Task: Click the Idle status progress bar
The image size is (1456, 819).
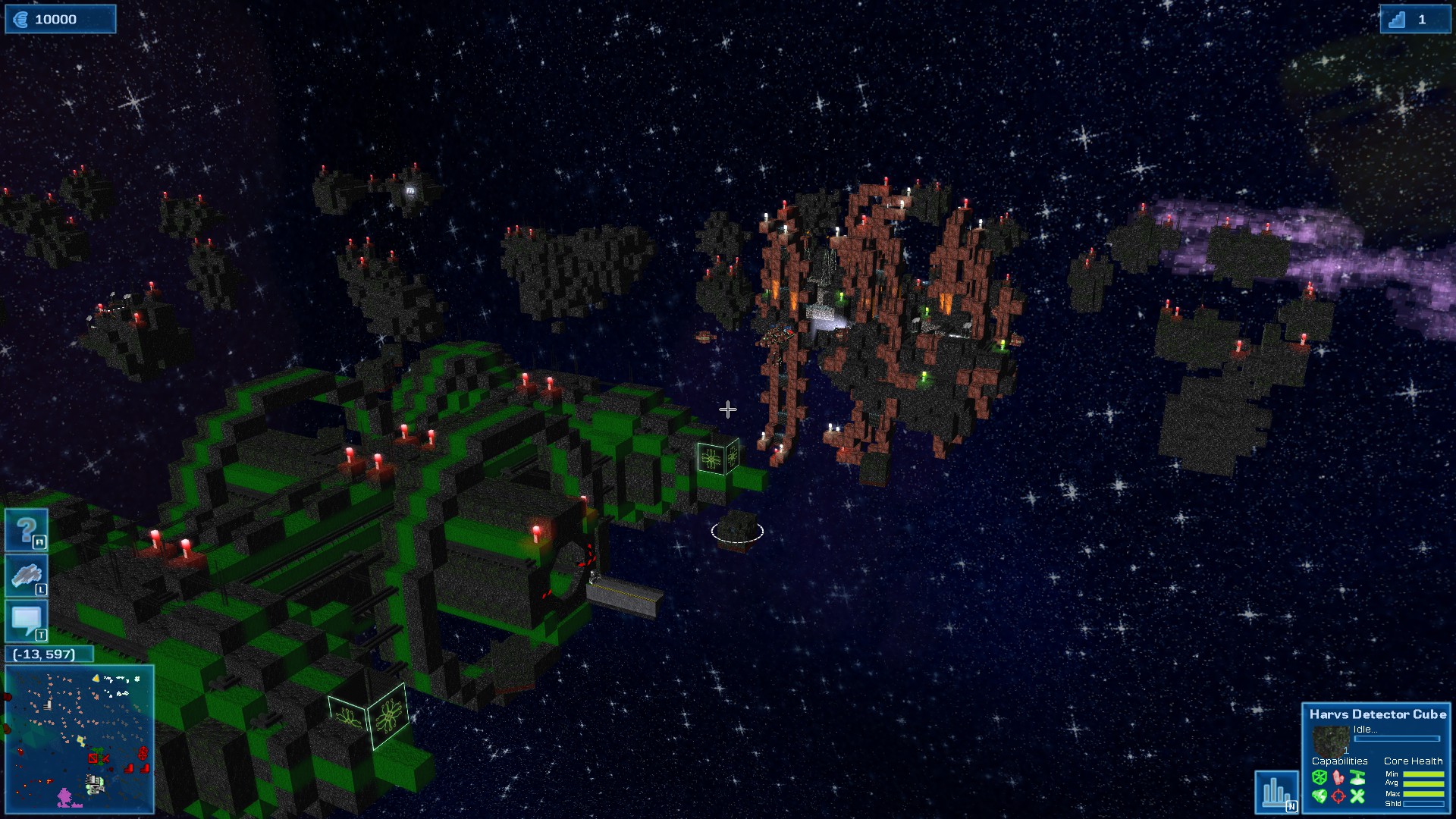Action: pyautogui.click(x=1397, y=738)
